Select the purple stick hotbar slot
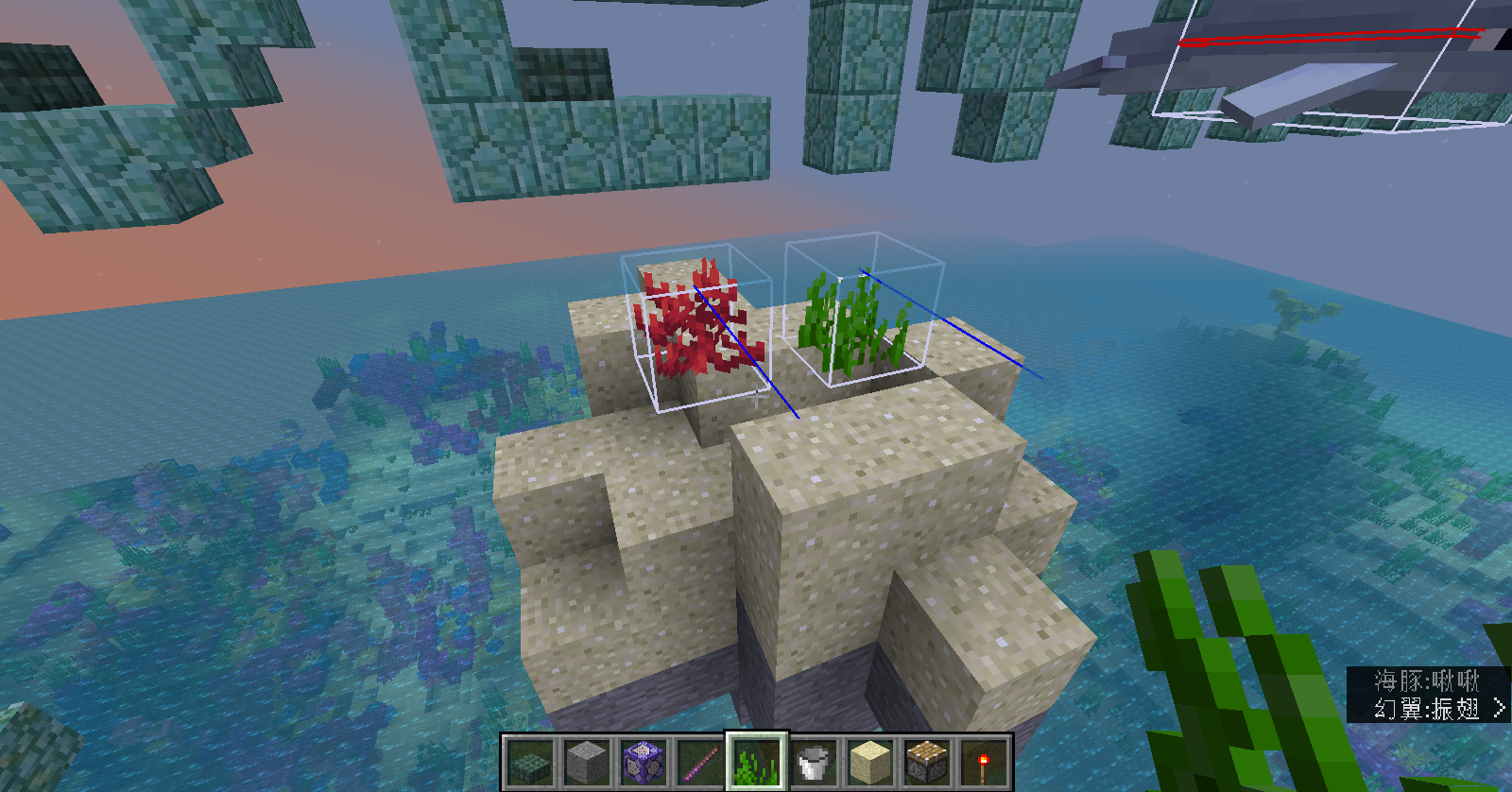The image size is (1512, 792). (699, 762)
